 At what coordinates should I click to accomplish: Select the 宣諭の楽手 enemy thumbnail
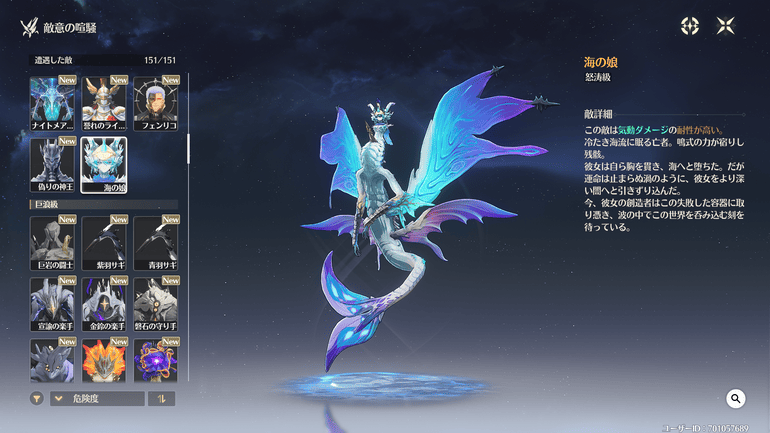(x=54, y=303)
